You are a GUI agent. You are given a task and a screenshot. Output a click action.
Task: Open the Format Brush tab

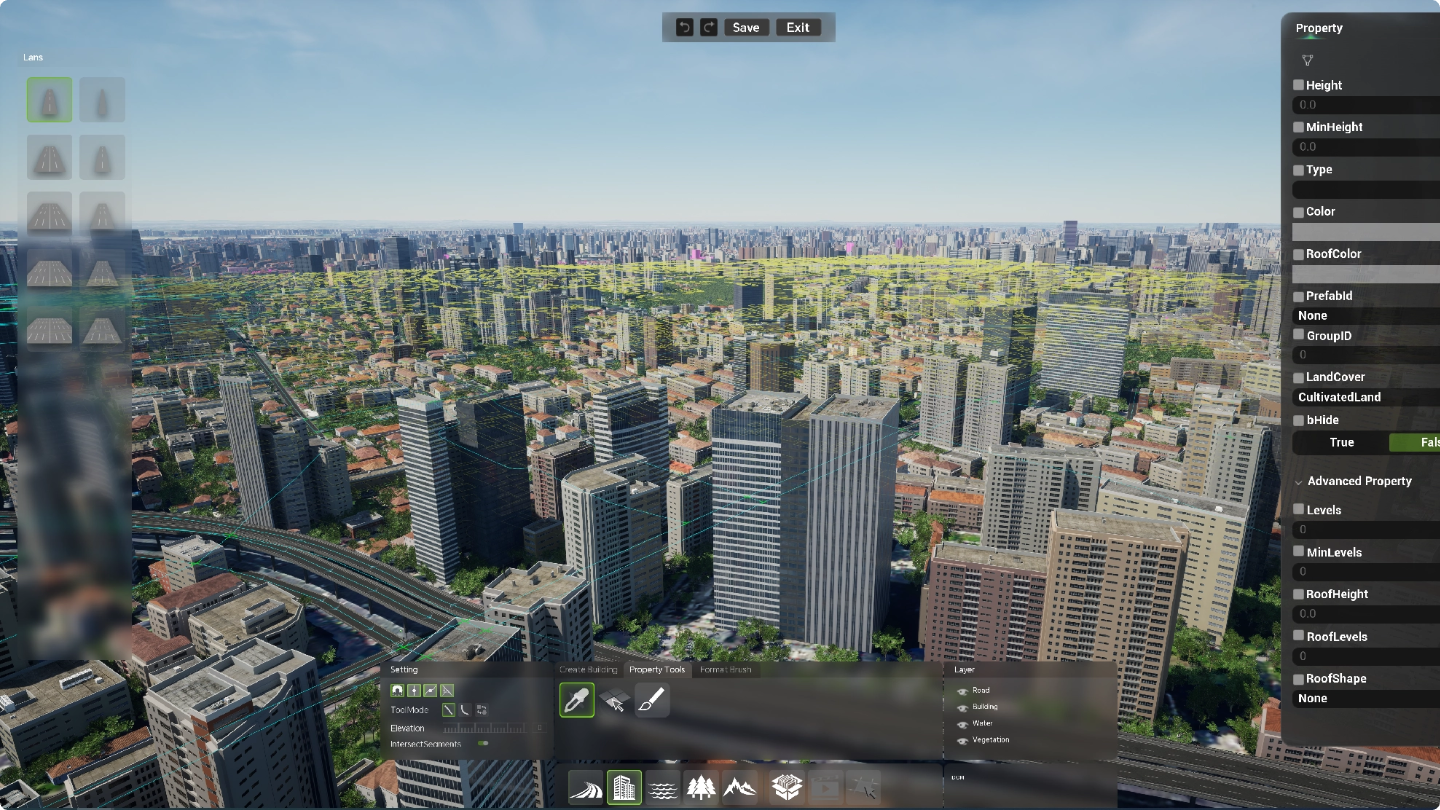(x=725, y=669)
